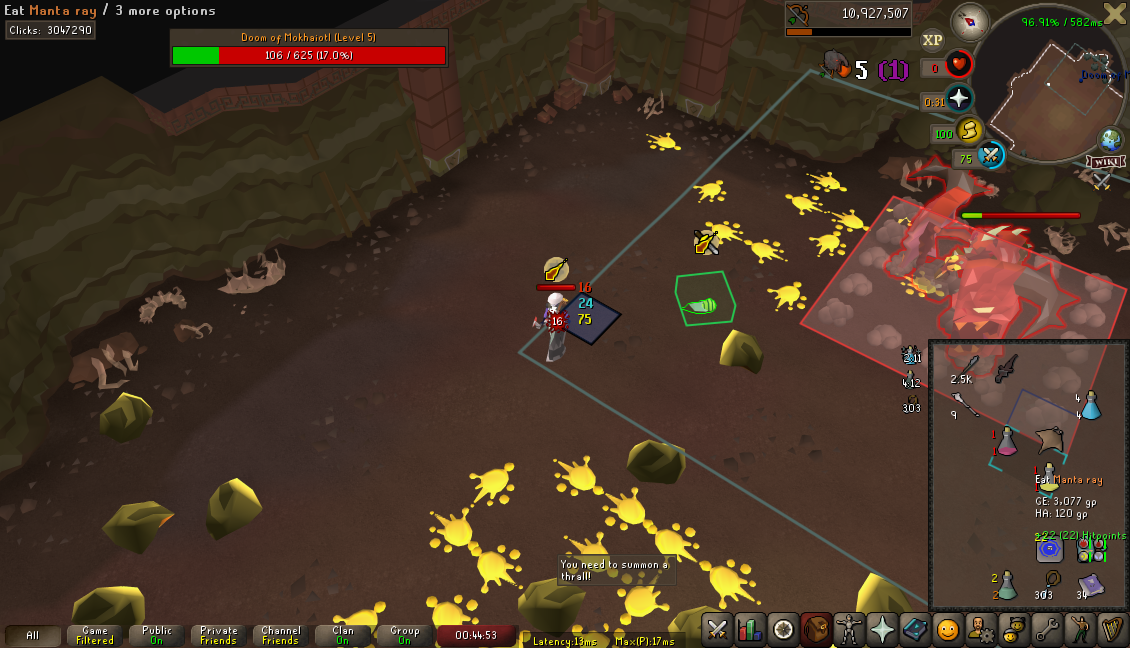1130x648 pixels.
Task: Open the Worn Equipment tab
Action: pos(849,630)
